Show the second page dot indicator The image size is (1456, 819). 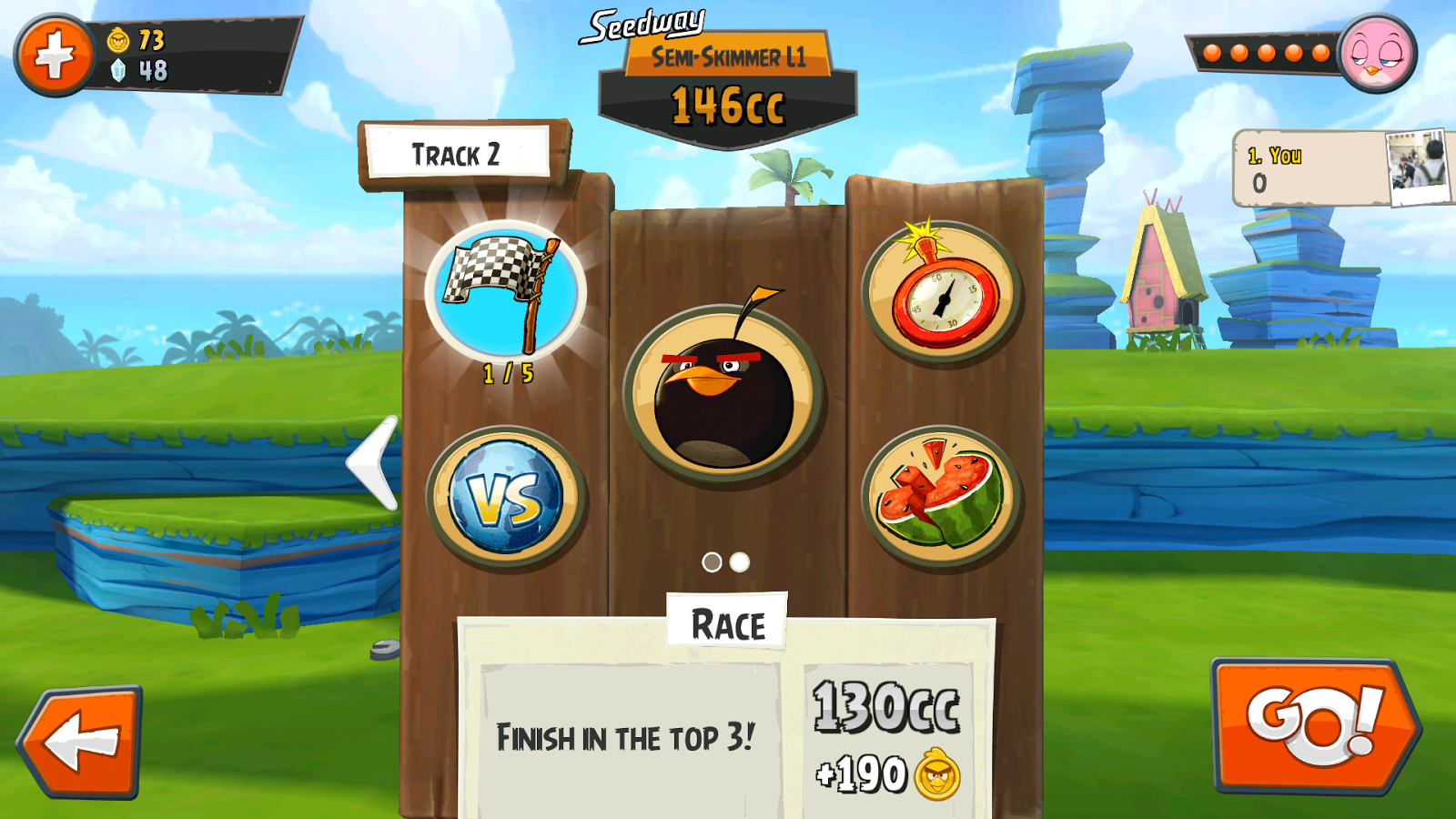click(740, 562)
